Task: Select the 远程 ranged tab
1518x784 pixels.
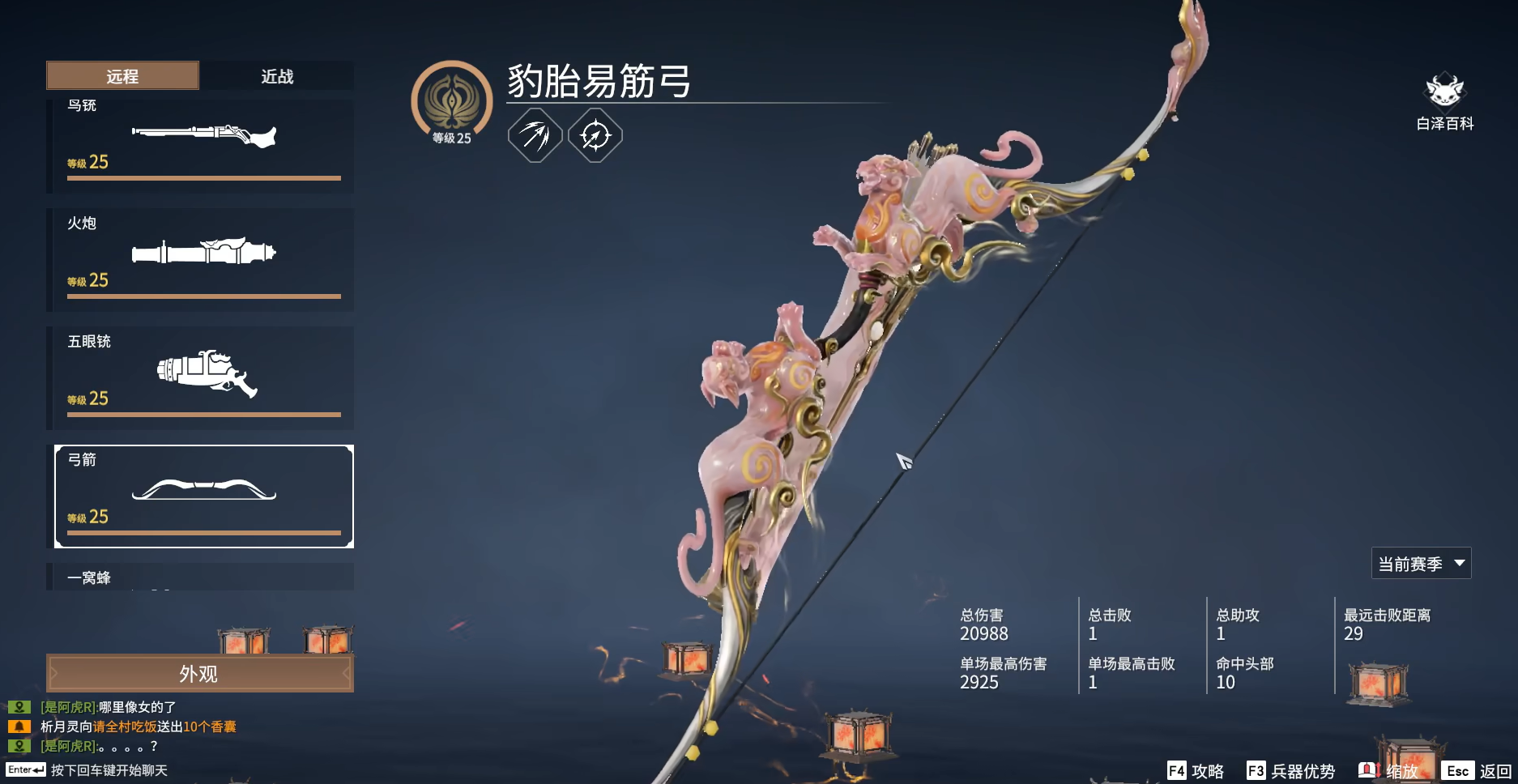Action: click(x=122, y=75)
